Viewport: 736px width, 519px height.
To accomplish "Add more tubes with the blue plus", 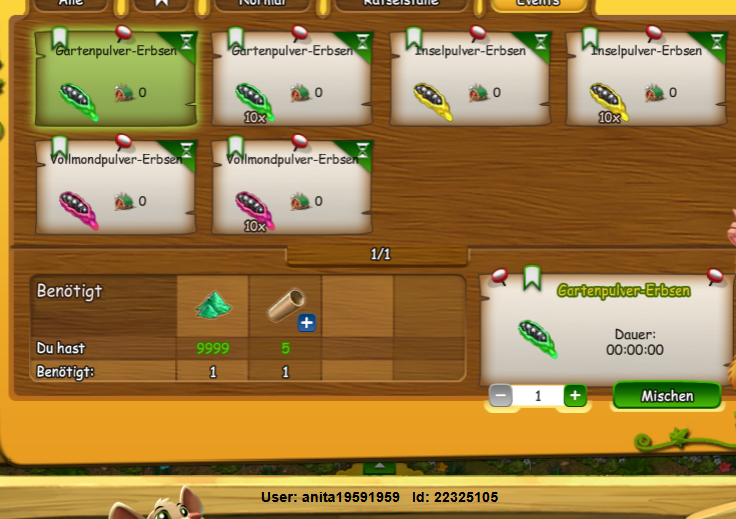I will 306,322.
